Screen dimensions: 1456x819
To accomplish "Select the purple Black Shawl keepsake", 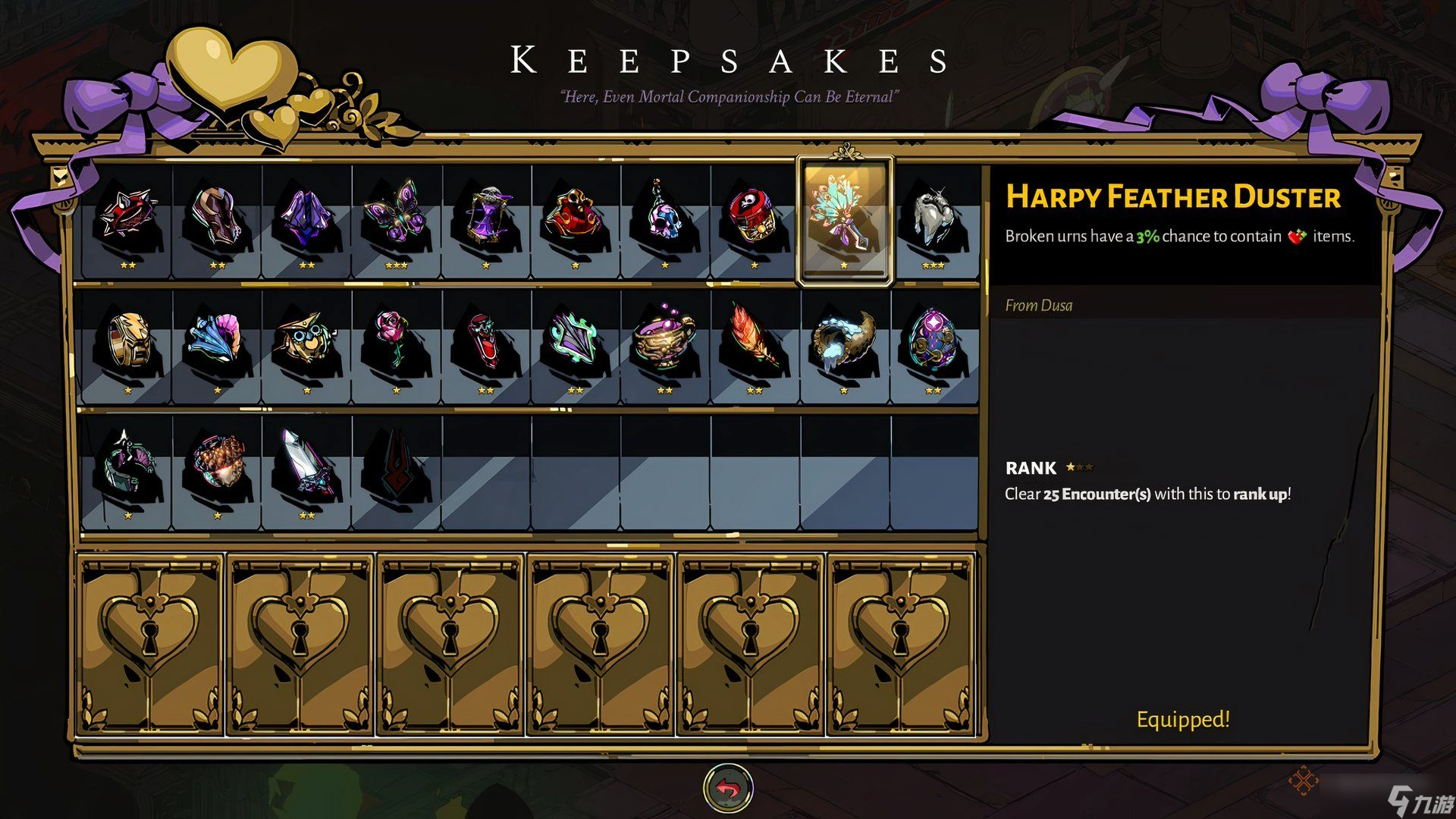I will pos(306,217).
